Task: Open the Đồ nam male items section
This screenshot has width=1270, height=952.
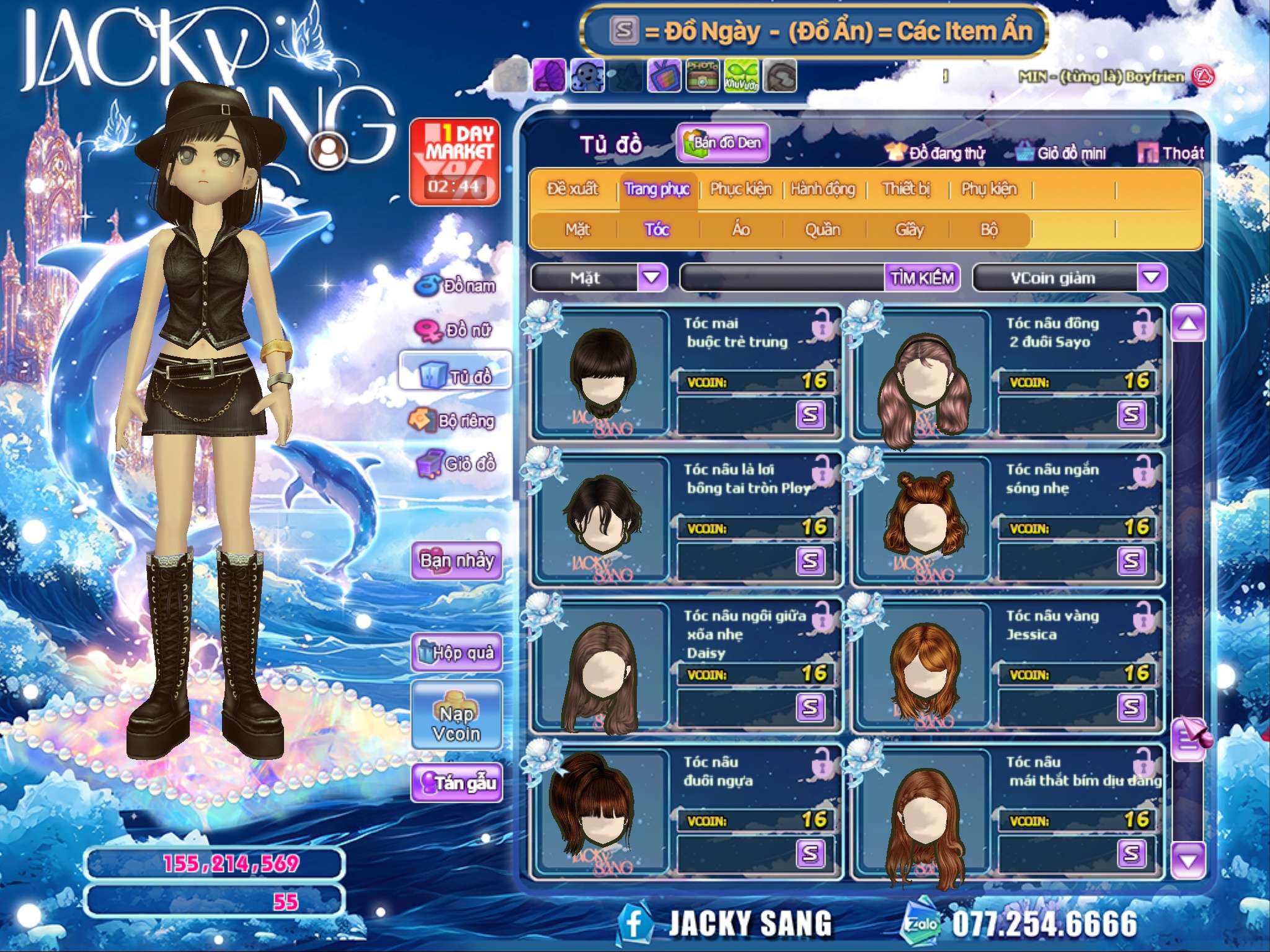Action: click(x=456, y=286)
